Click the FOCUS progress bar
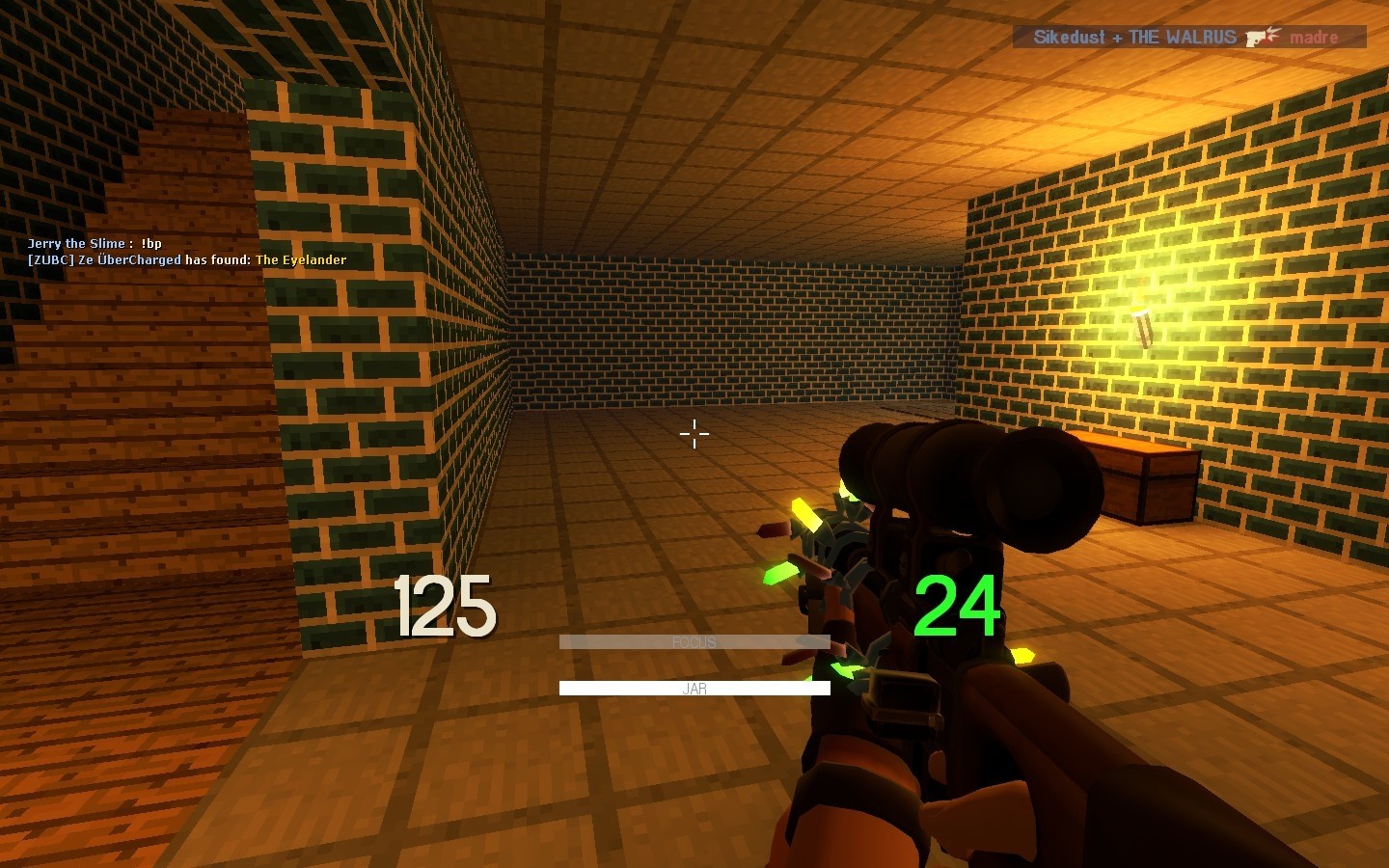The height and width of the screenshot is (868, 1389). click(694, 641)
